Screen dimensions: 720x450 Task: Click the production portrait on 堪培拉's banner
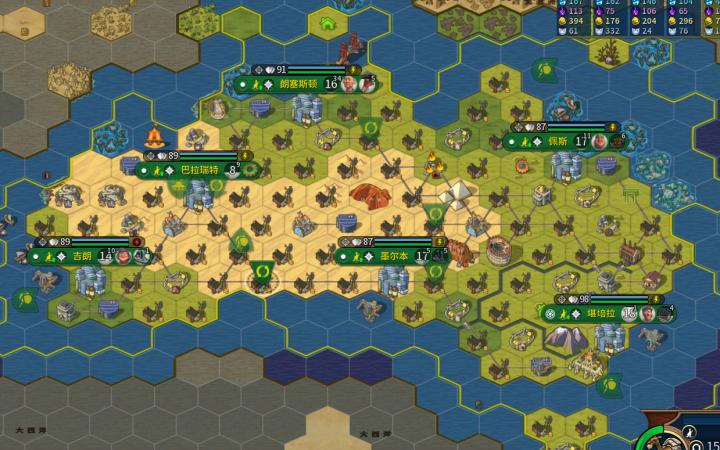point(648,313)
